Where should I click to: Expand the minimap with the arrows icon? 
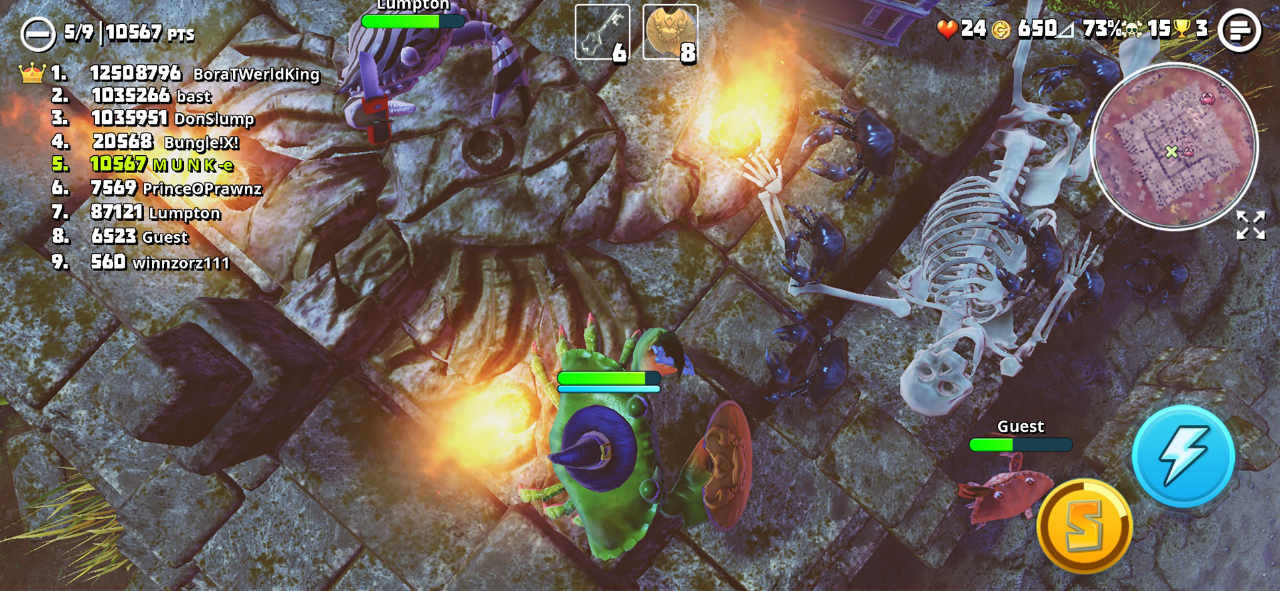coord(1250,225)
